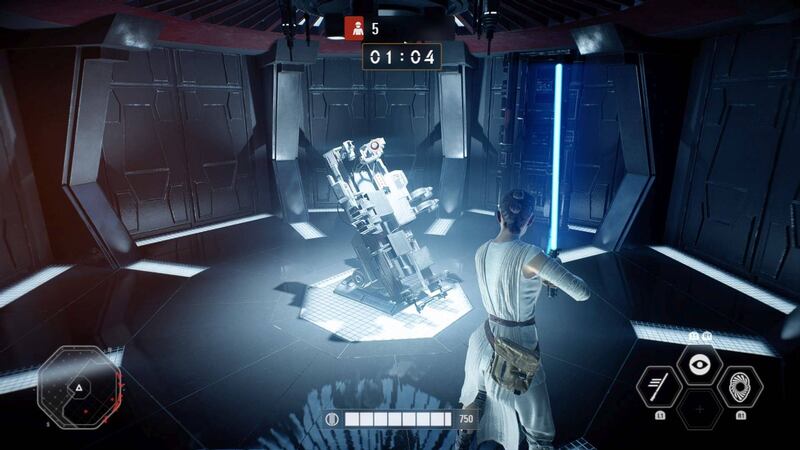Select the empty plus ability slot
The height and width of the screenshot is (450, 800).
tap(700, 408)
